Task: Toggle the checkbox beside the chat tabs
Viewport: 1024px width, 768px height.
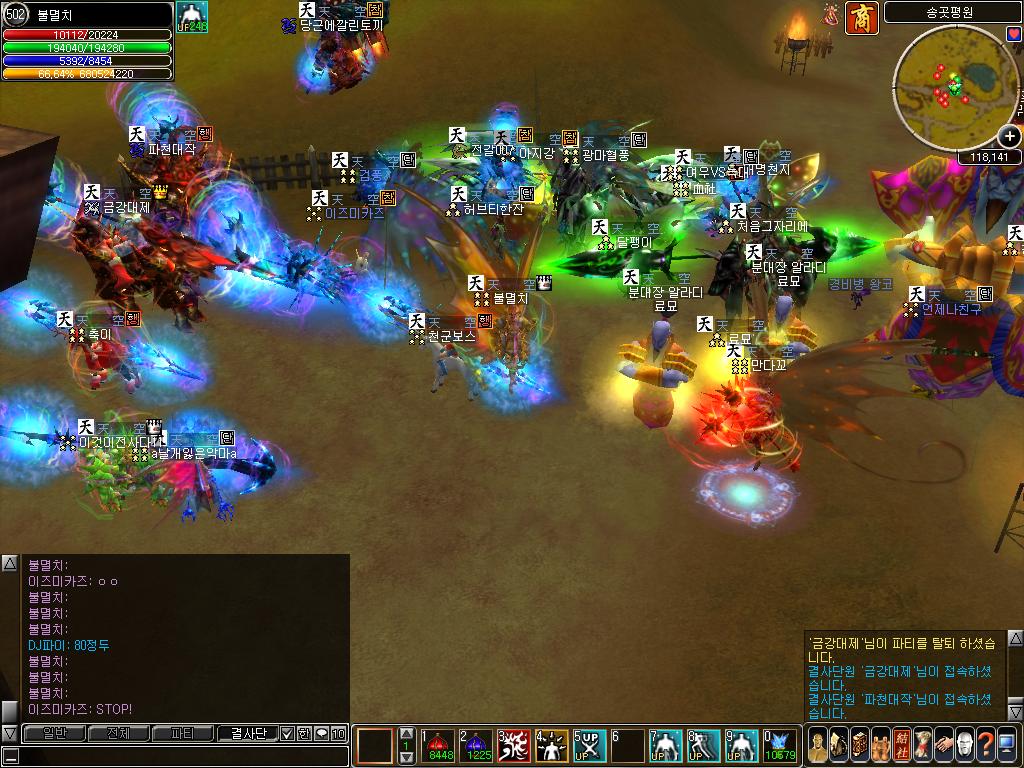Action: [287, 733]
